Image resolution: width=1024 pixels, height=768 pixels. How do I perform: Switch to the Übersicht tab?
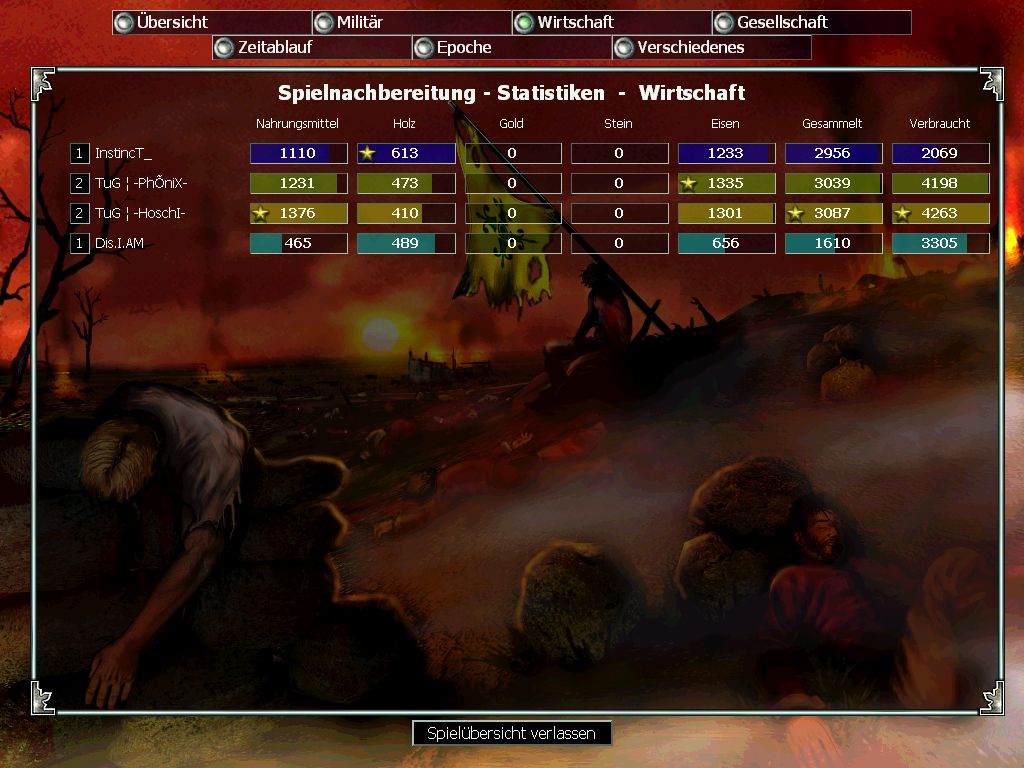(x=211, y=22)
